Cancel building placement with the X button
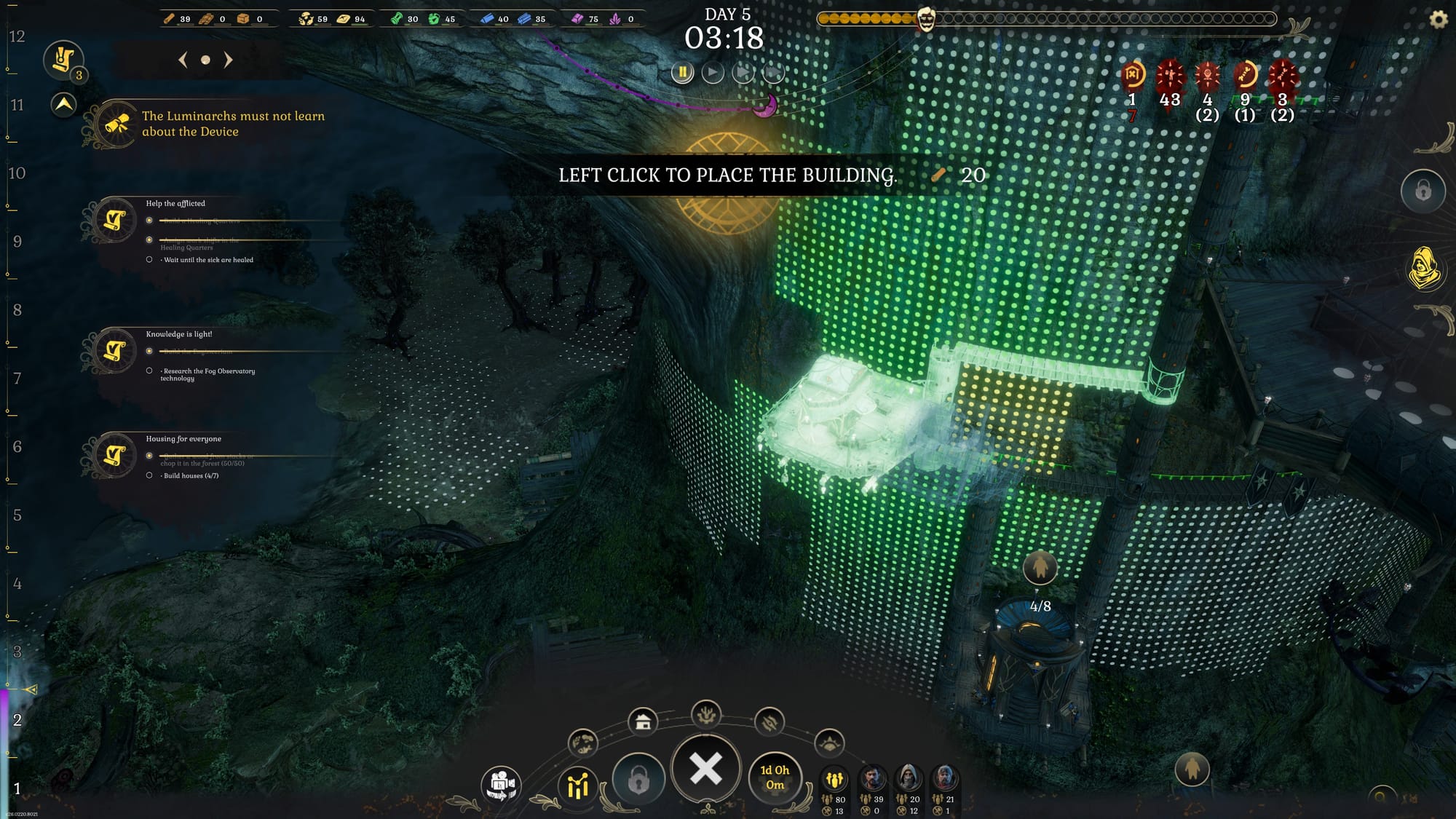The height and width of the screenshot is (819, 1456). point(705,769)
